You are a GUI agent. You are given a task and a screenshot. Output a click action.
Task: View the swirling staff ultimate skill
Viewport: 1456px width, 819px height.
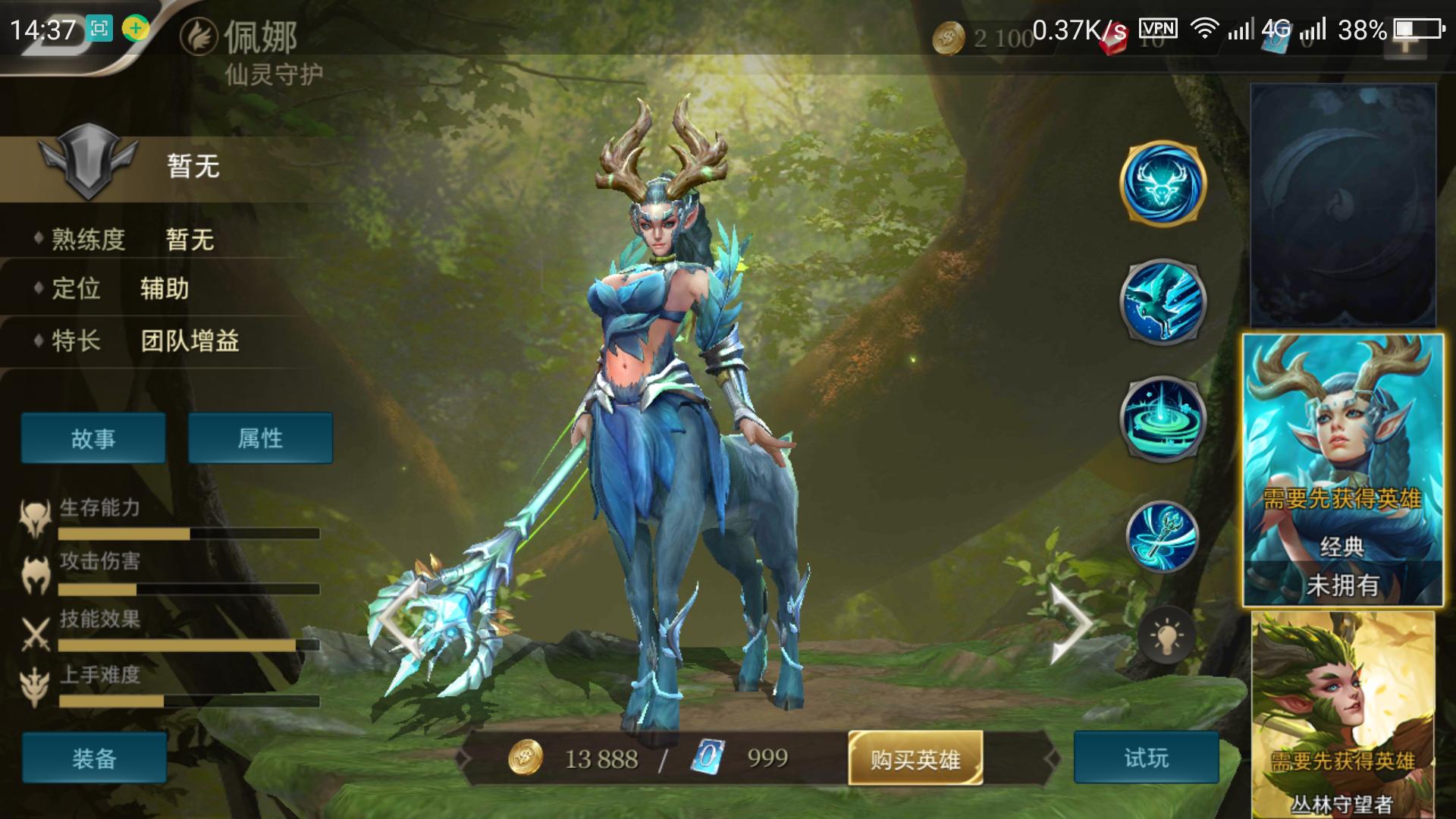pyautogui.click(x=1163, y=536)
